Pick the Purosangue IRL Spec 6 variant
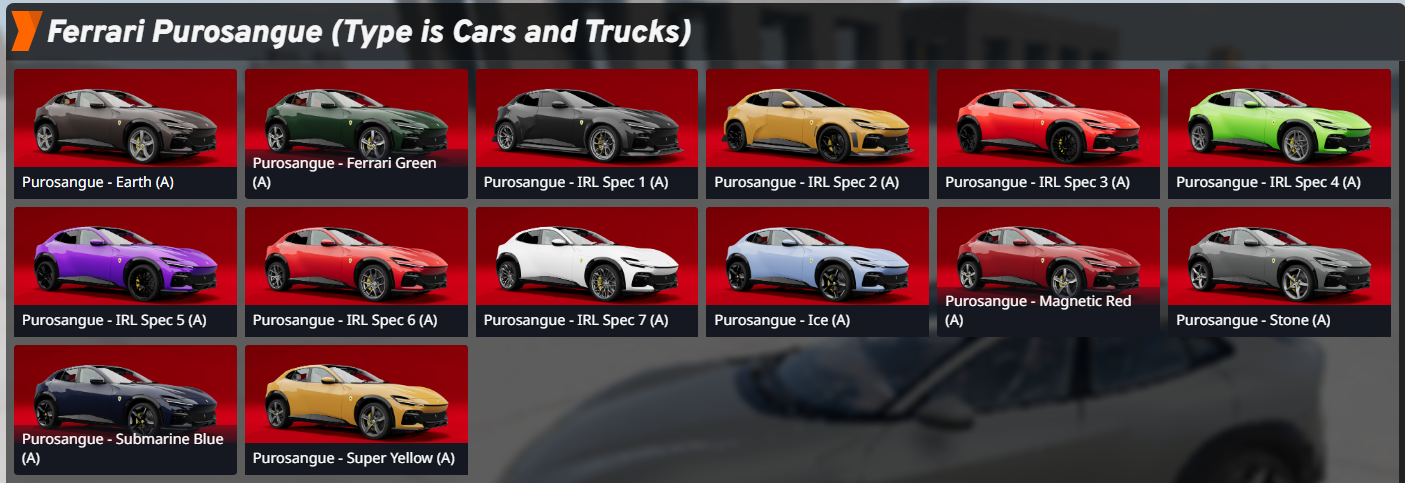The image size is (1405, 483). click(356, 270)
